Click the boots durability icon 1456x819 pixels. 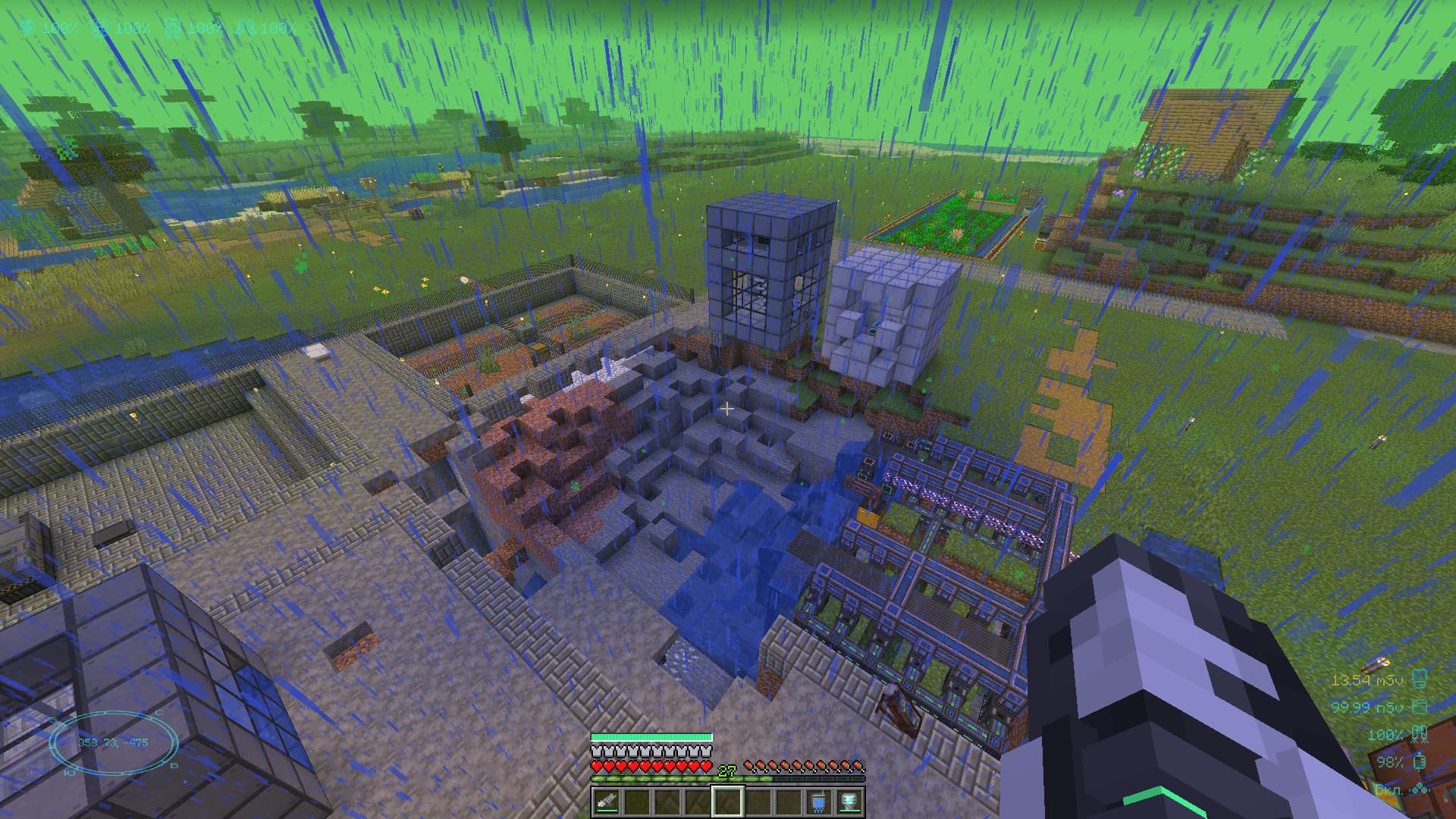(245, 28)
